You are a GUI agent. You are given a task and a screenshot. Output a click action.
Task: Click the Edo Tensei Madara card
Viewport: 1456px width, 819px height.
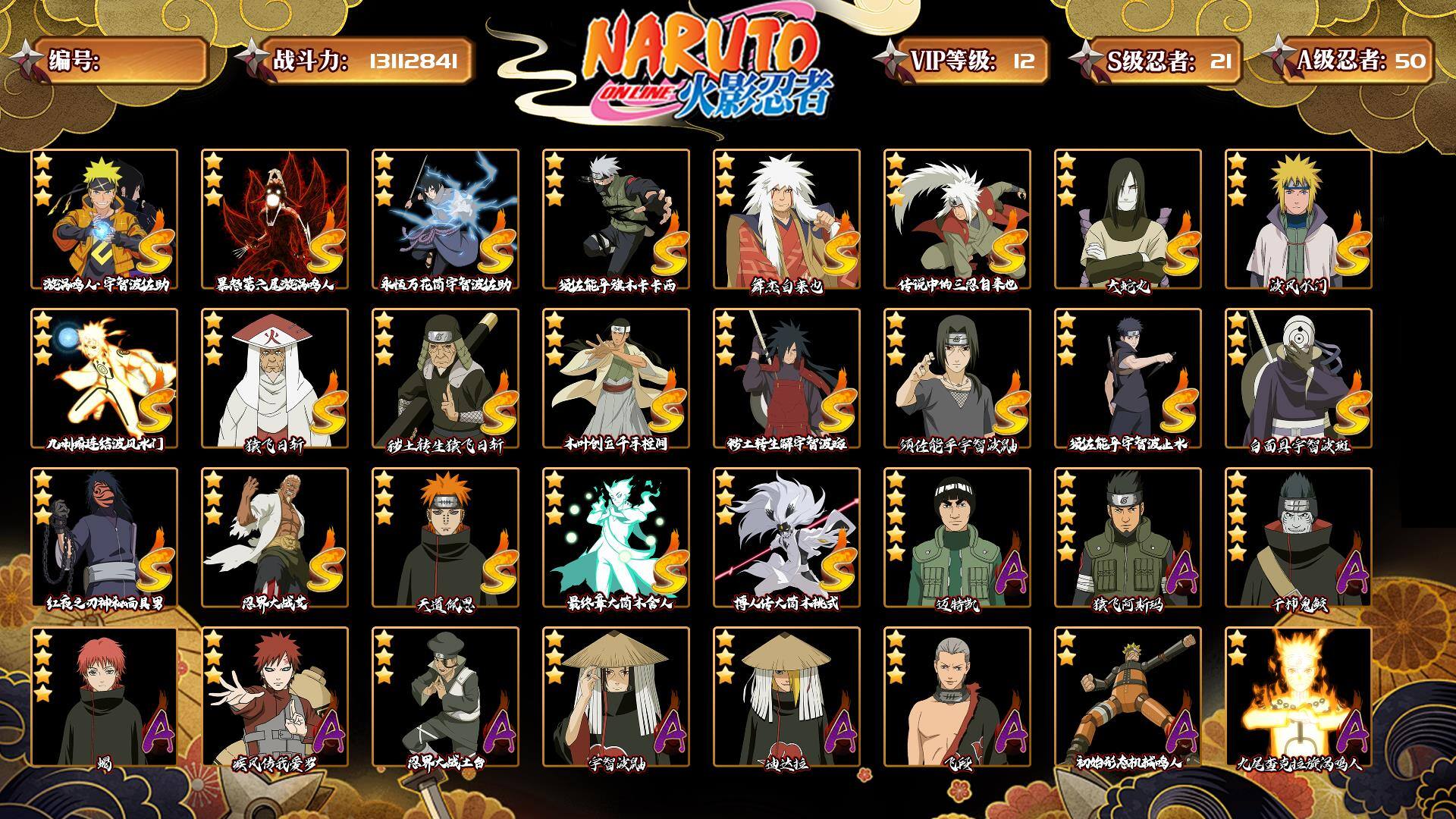click(x=786, y=378)
